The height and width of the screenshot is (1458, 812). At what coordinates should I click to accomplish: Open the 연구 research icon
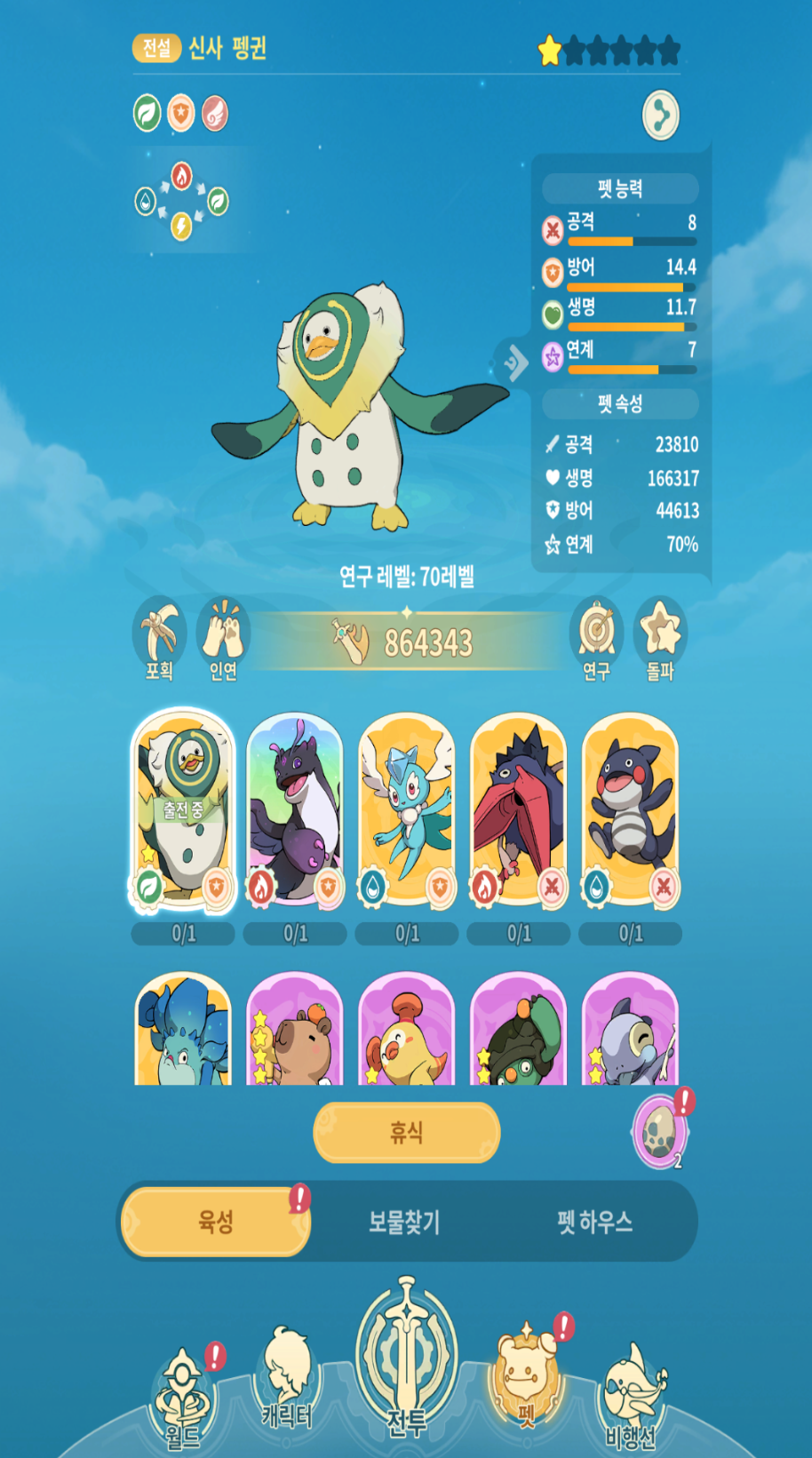pyautogui.click(x=596, y=638)
